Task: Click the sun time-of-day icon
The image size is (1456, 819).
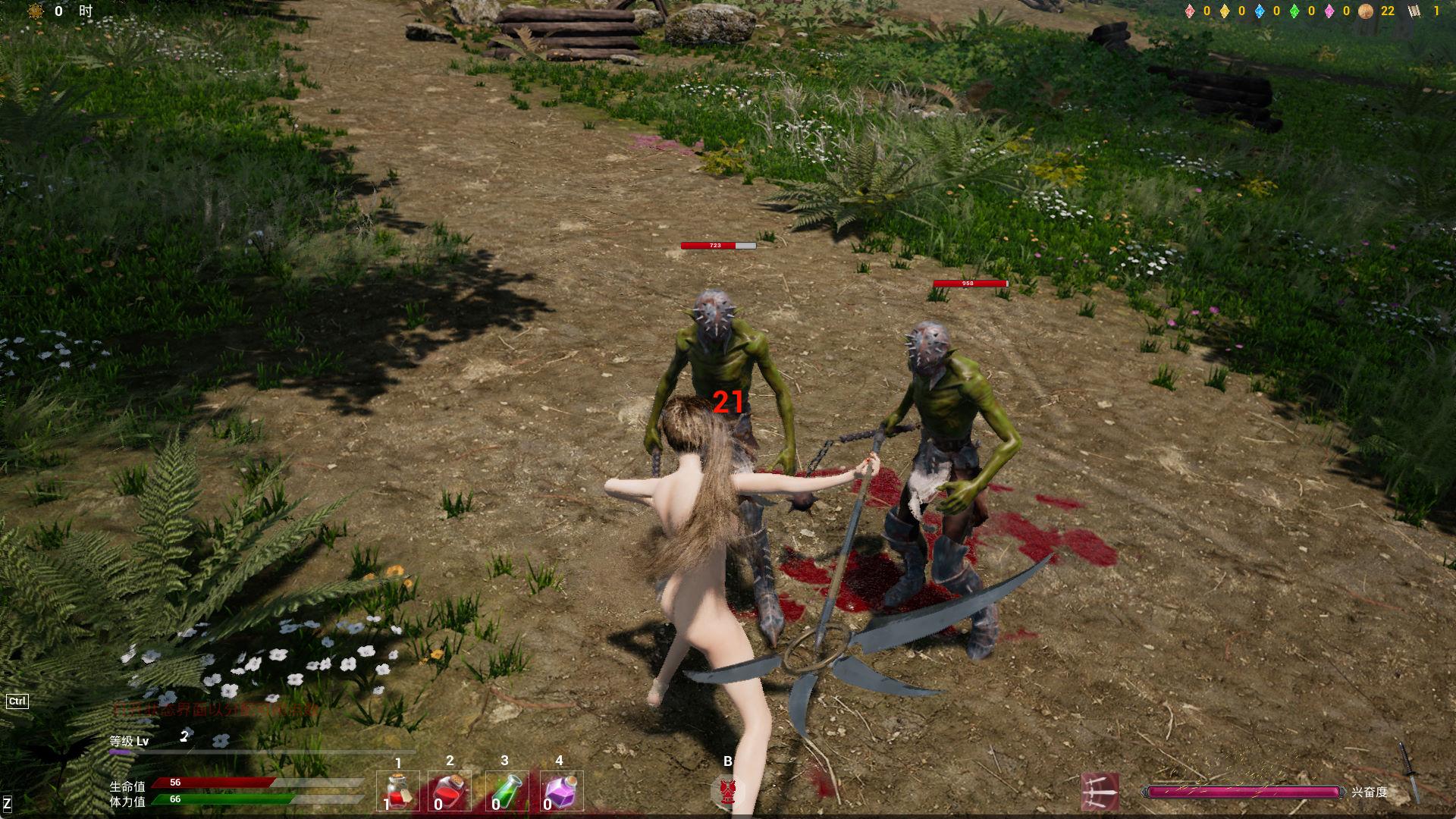Action: [36, 11]
